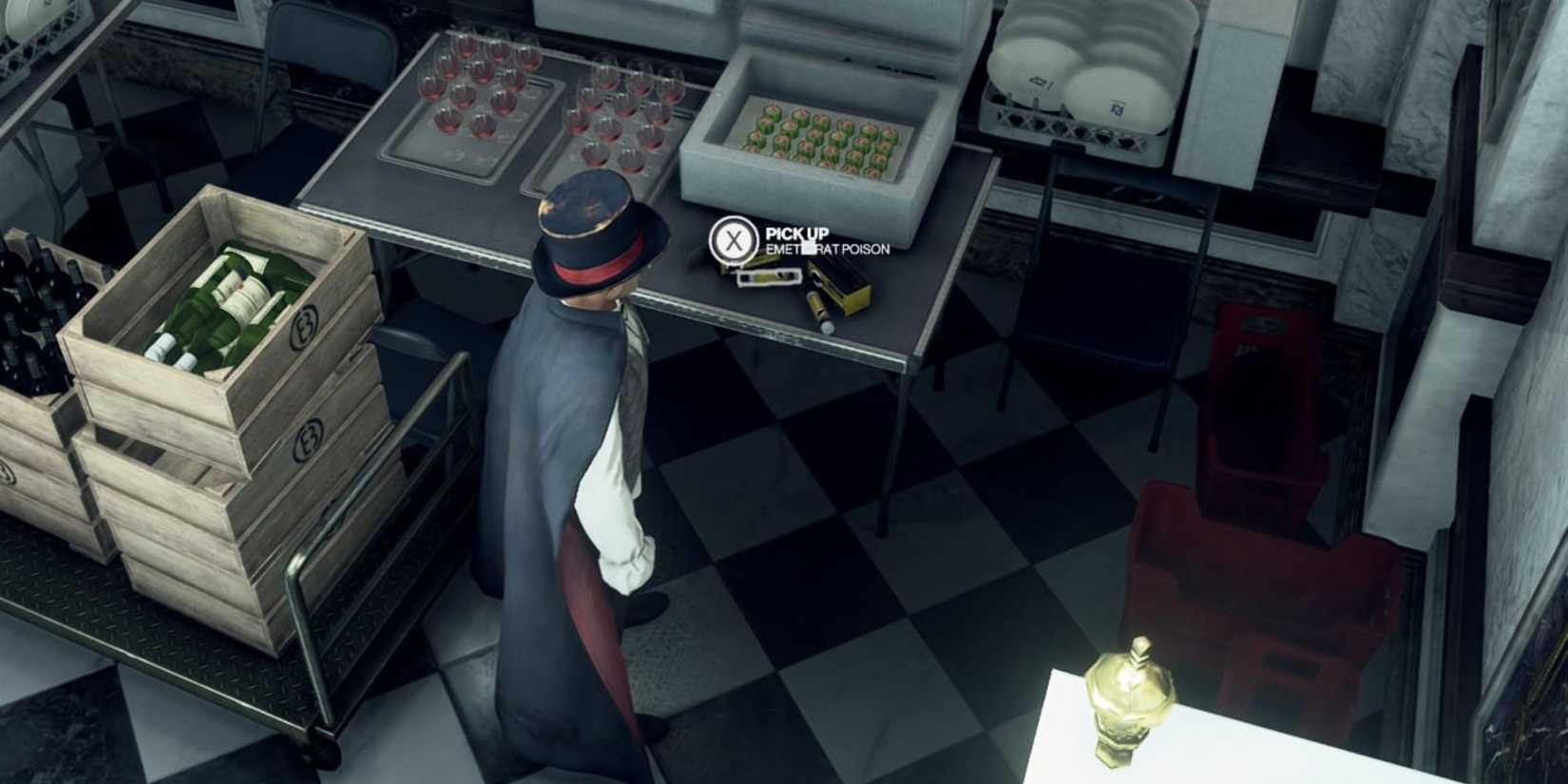Select a red wine glass on the tray

(x=475, y=86)
